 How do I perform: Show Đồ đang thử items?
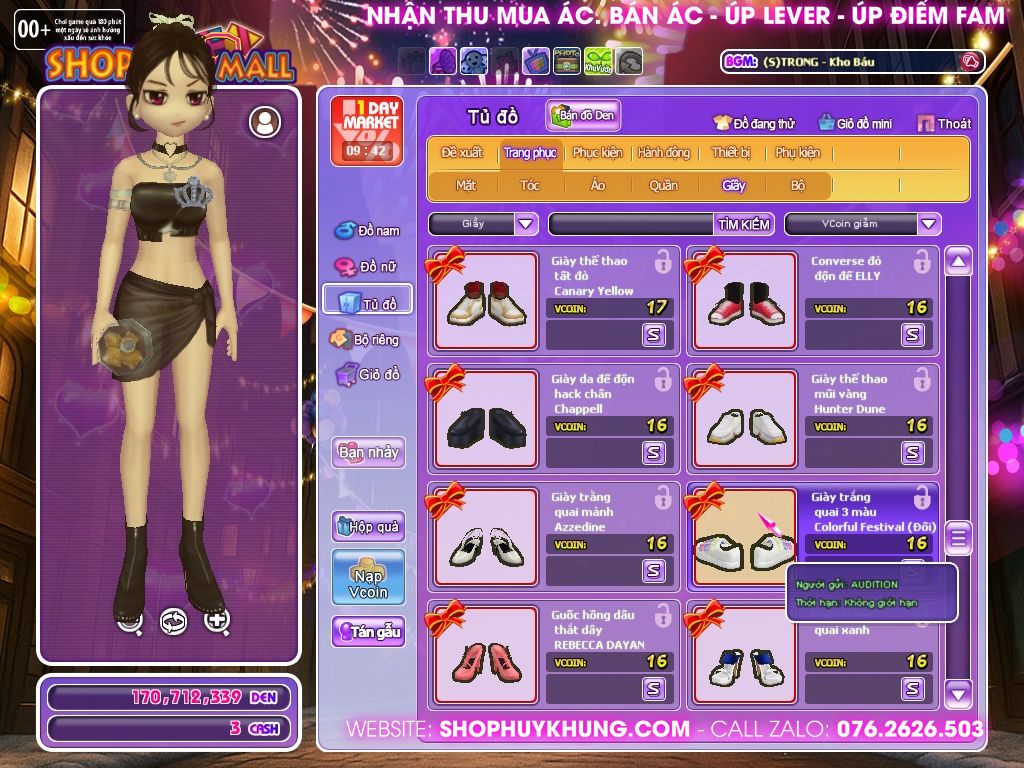pos(754,123)
